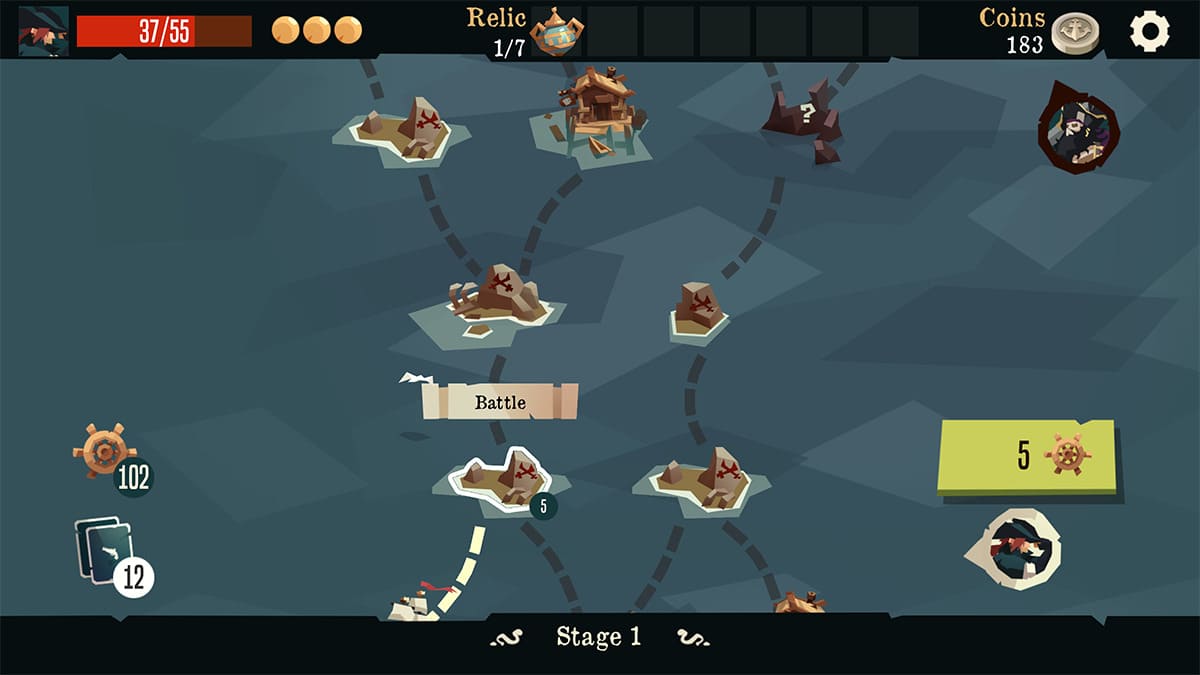The height and width of the screenshot is (675, 1200).
Task: Open the card deck showing 12
Action: [x=107, y=555]
